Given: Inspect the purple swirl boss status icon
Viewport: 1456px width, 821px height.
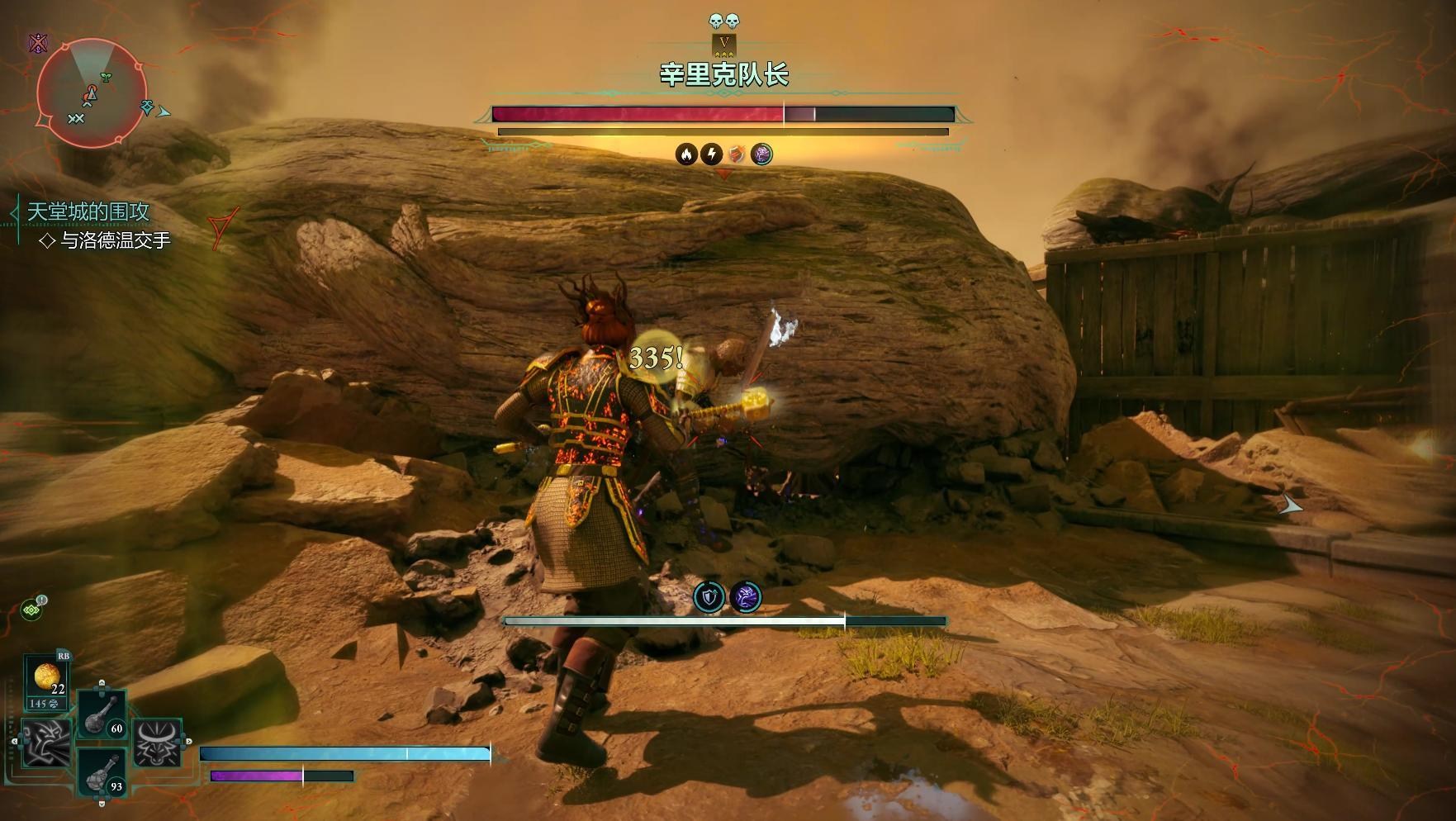Looking at the screenshot, I should pyautogui.click(x=761, y=154).
